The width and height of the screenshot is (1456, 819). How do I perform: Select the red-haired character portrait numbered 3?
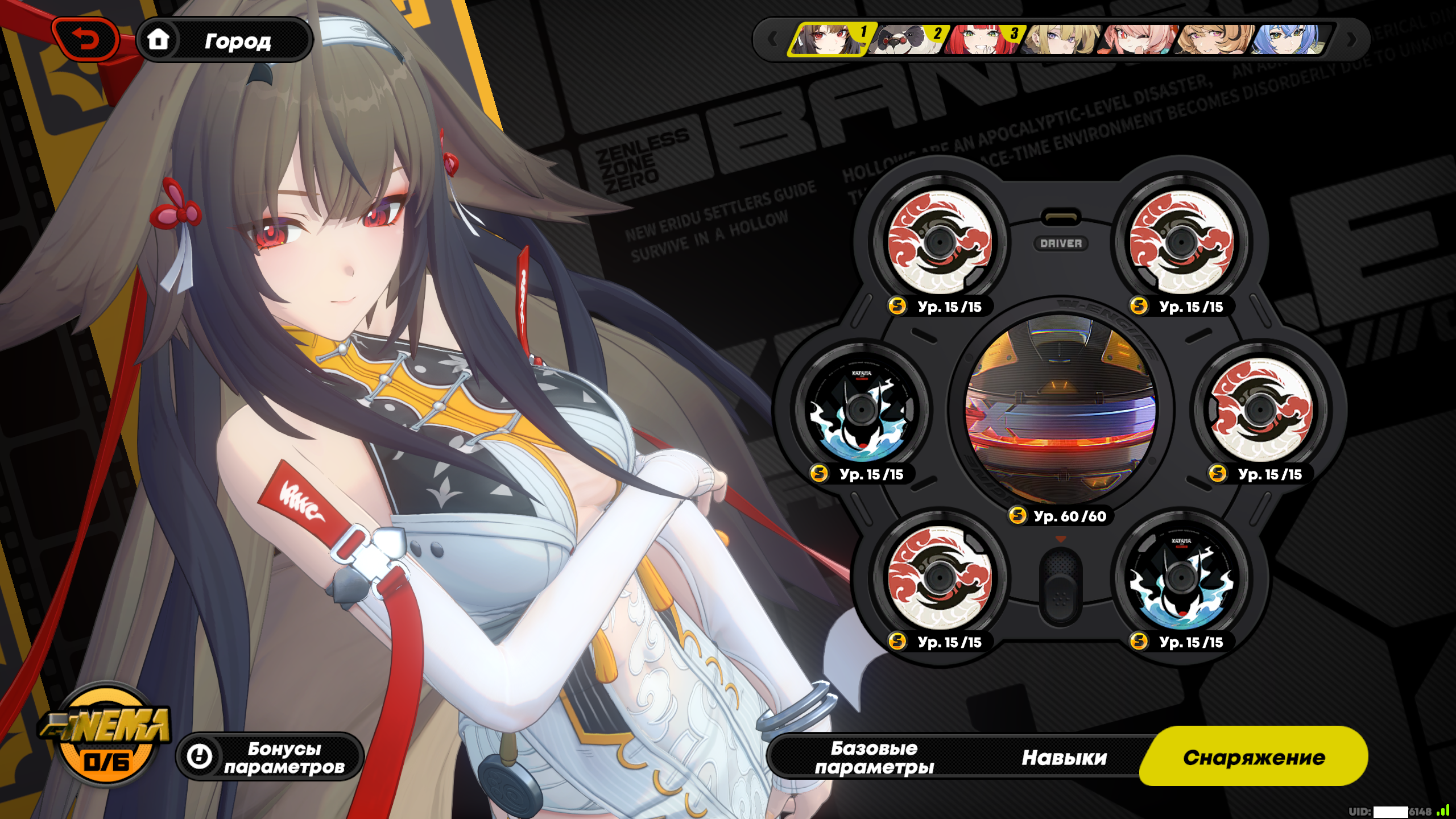[982, 39]
